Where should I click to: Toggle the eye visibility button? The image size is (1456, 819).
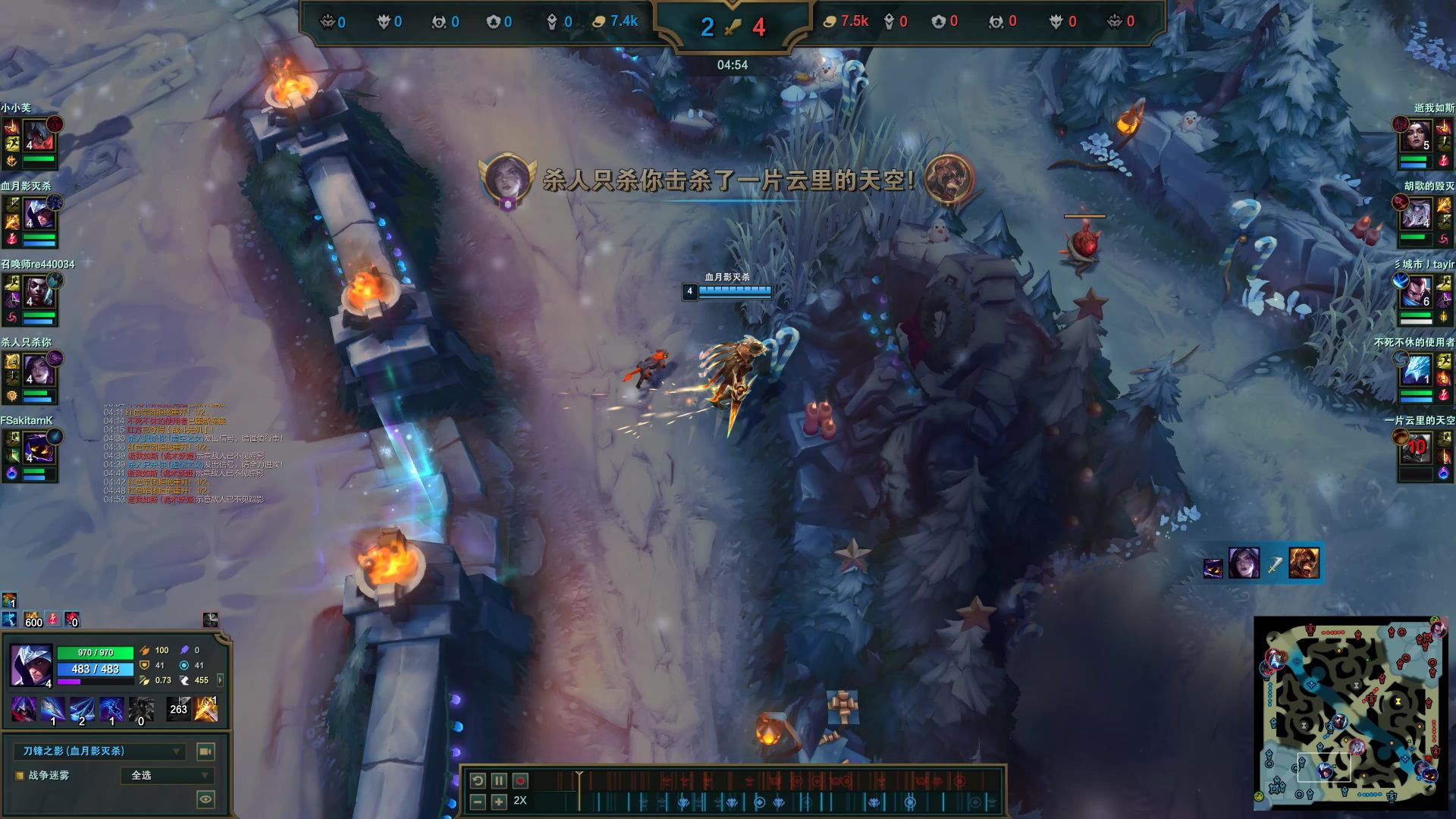pyautogui.click(x=206, y=799)
